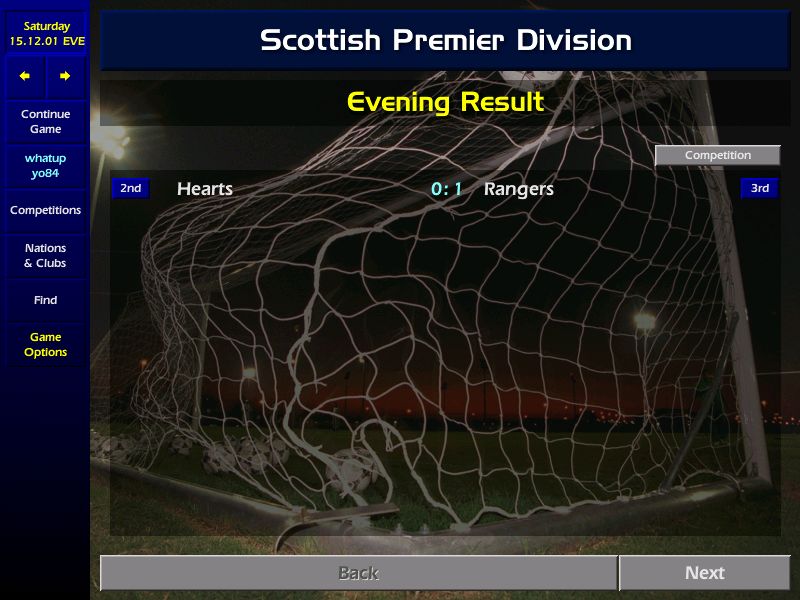Open the Competitions menu

[45, 211]
